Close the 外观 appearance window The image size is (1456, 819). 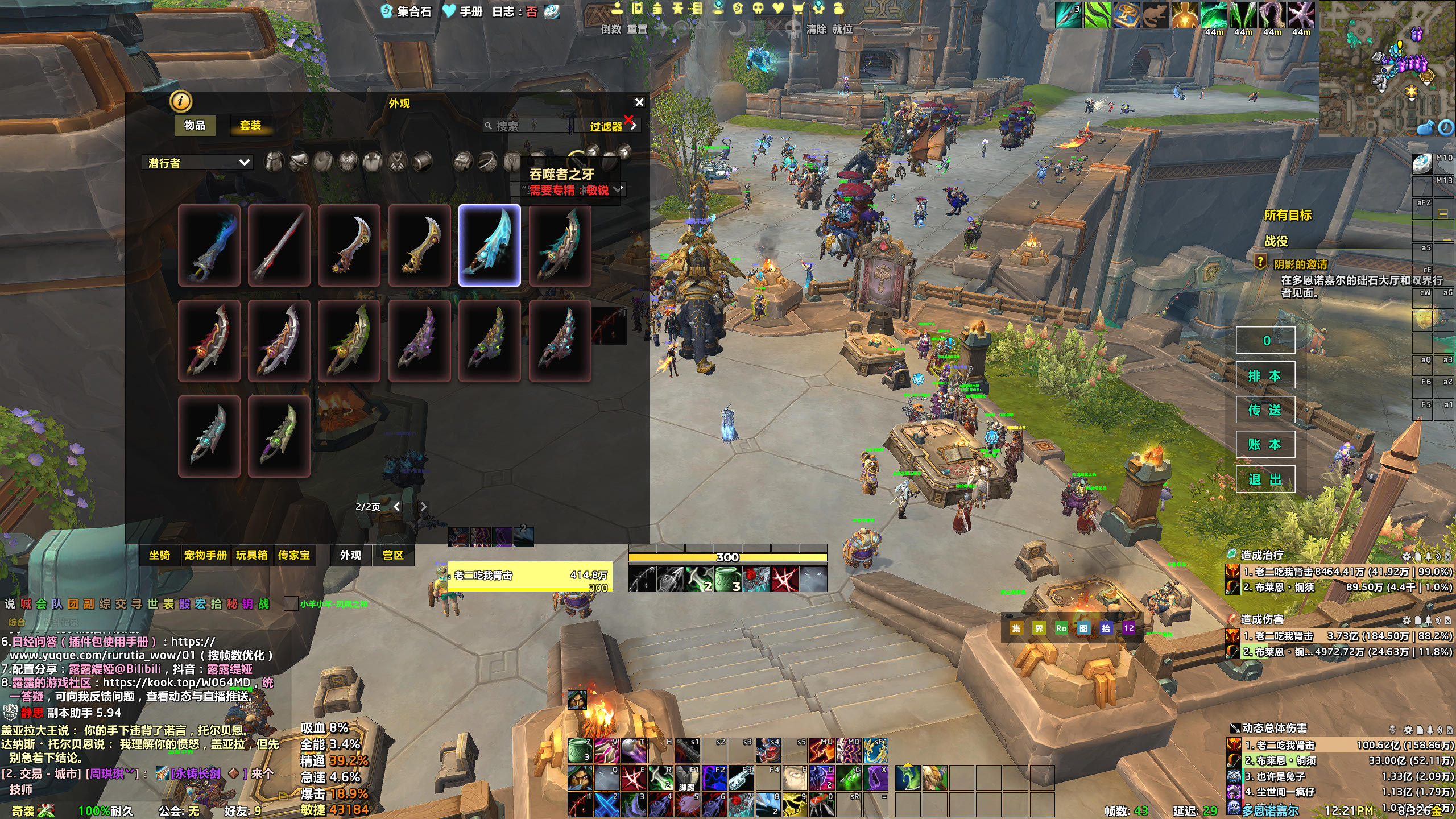[x=639, y=102]
